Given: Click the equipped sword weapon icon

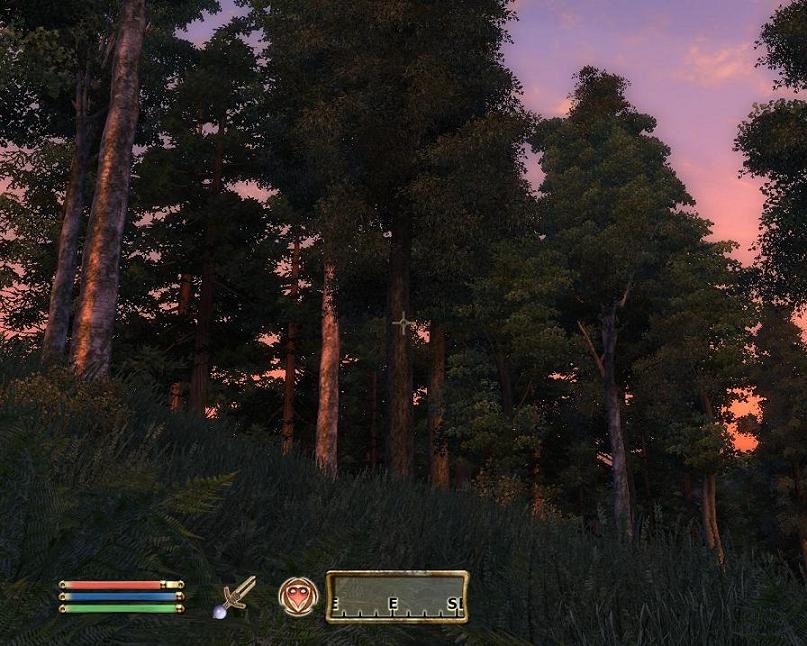Looking at the screenshot, I should click(236, 596).
